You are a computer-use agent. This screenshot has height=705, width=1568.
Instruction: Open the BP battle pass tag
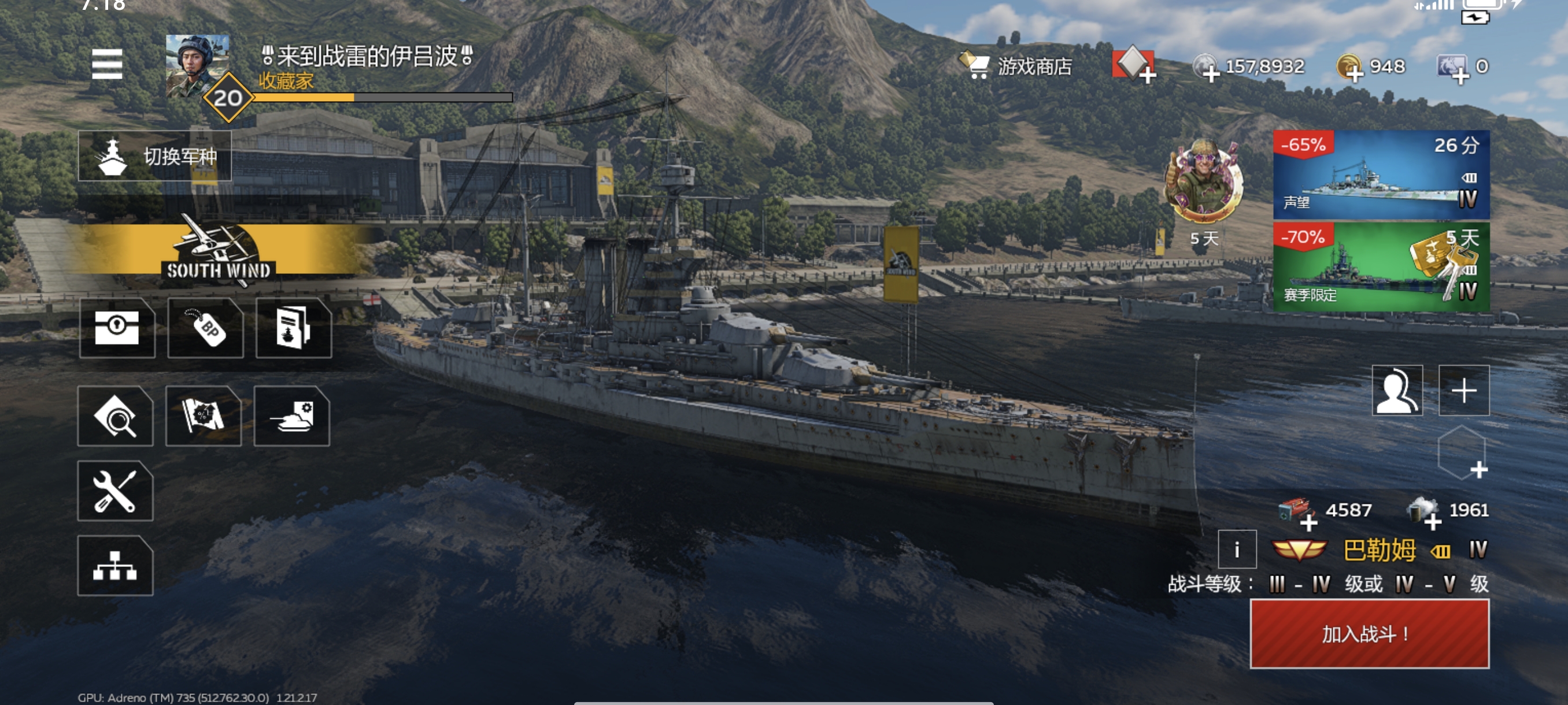[206, 328]
